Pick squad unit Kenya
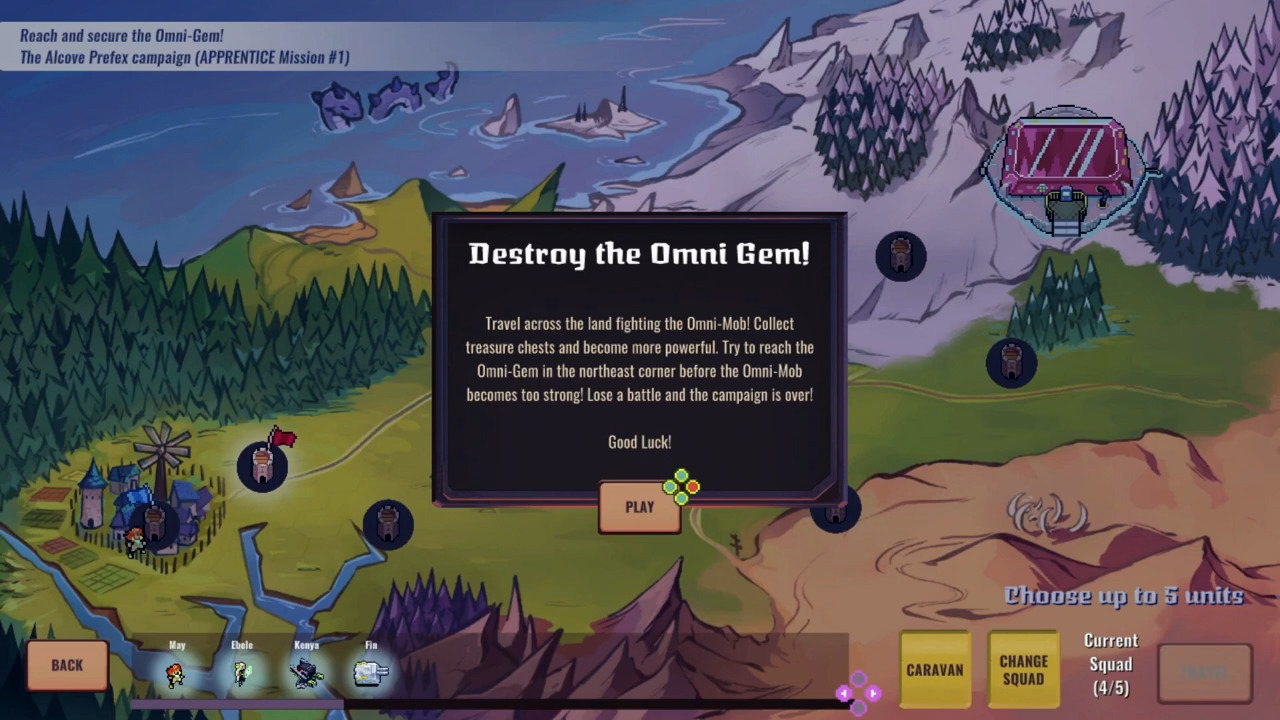This screenshot has height=720, width=1280. 306,673
